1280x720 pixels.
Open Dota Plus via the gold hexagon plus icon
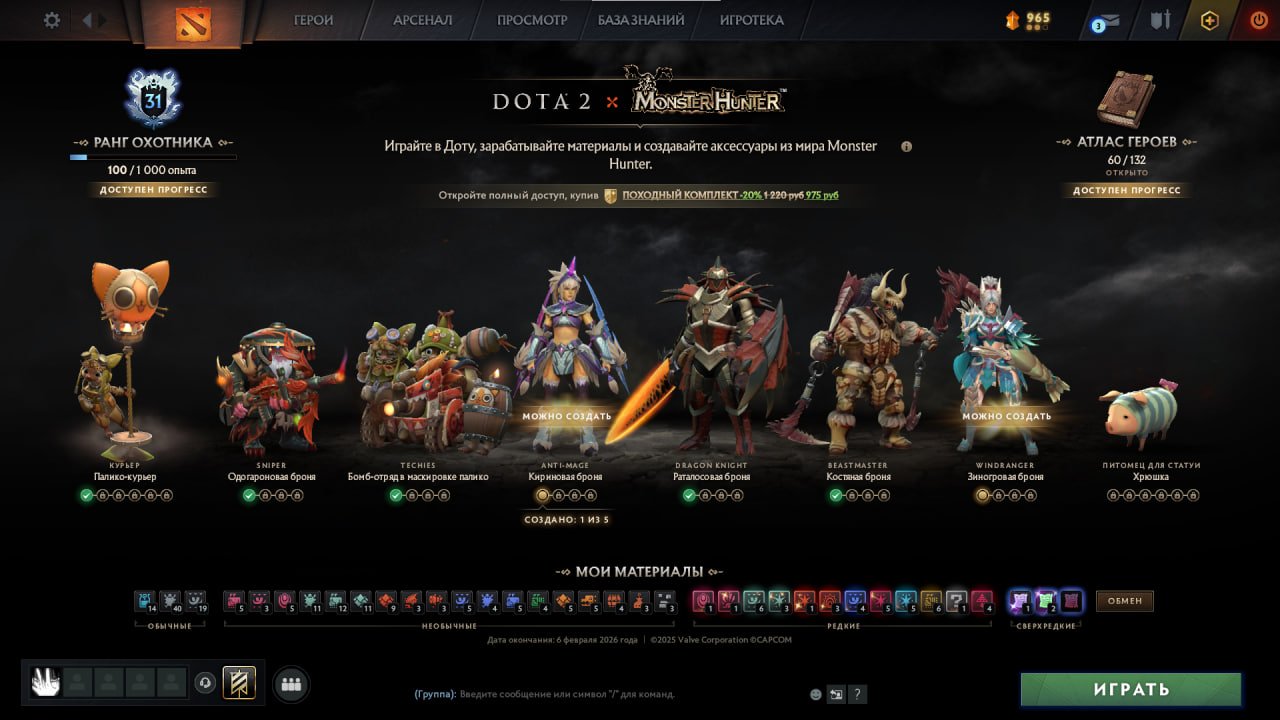1209,19
